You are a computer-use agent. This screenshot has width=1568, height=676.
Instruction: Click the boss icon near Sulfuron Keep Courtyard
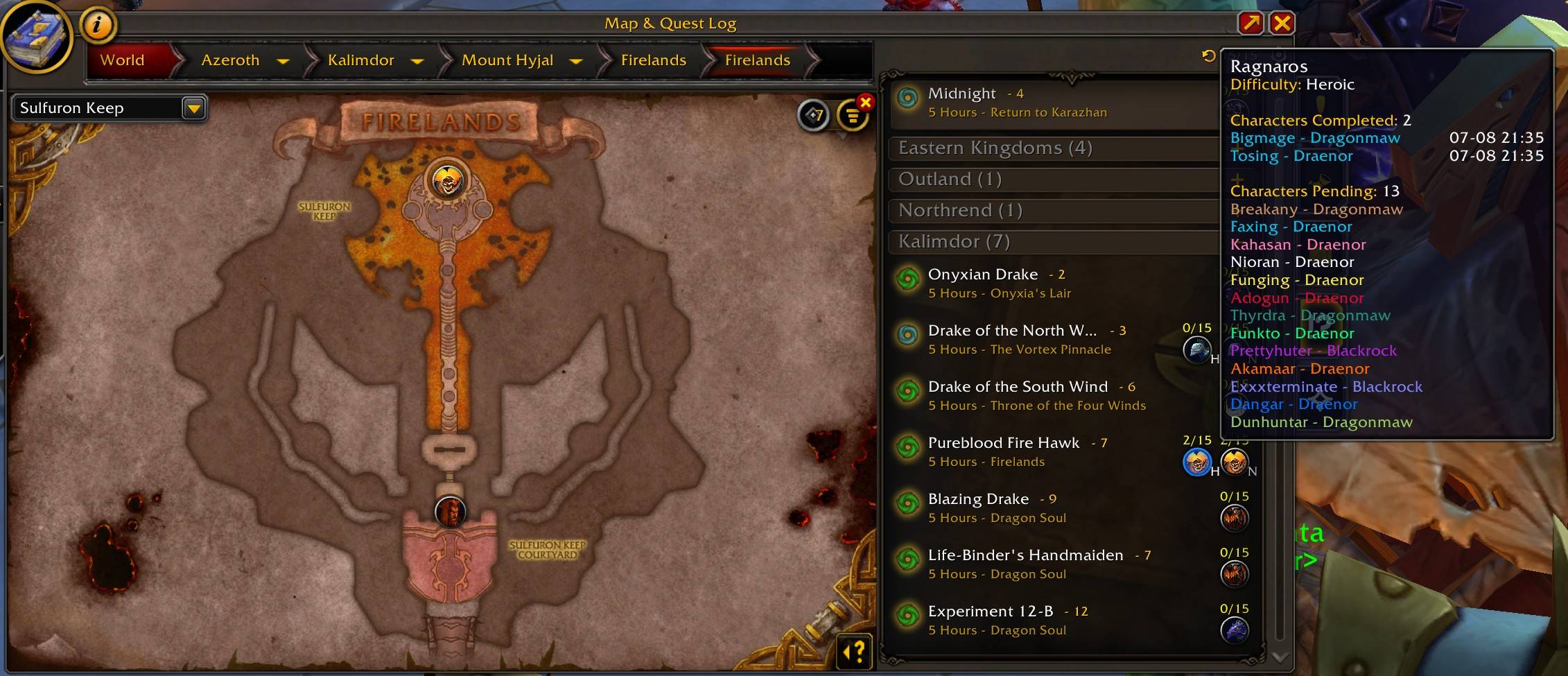coord(451,511)
